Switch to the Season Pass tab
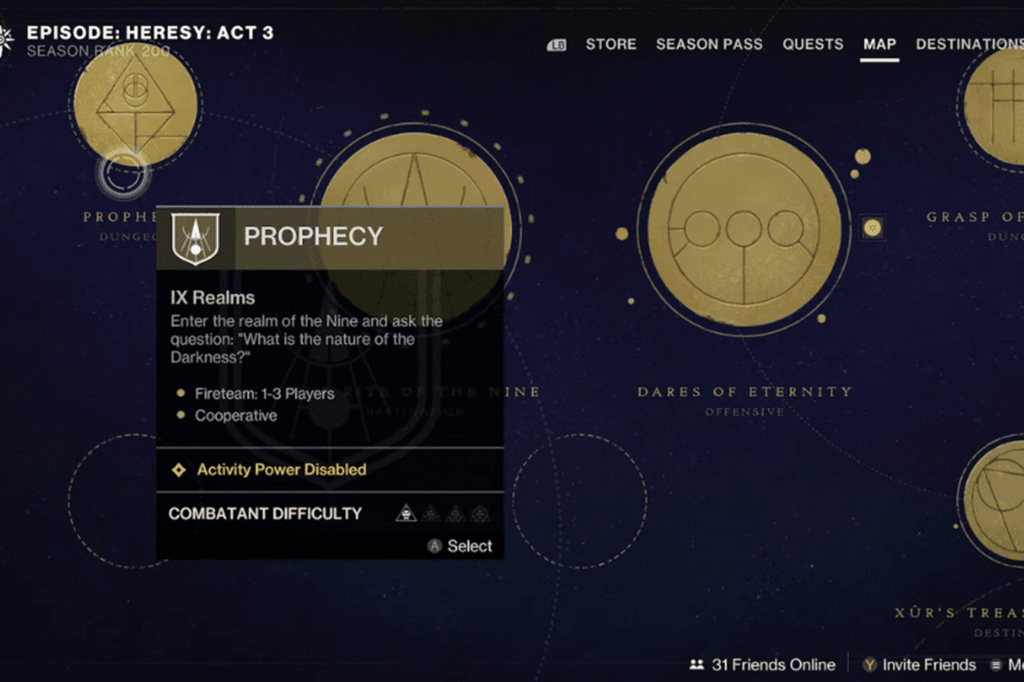 tap(709, 44)
